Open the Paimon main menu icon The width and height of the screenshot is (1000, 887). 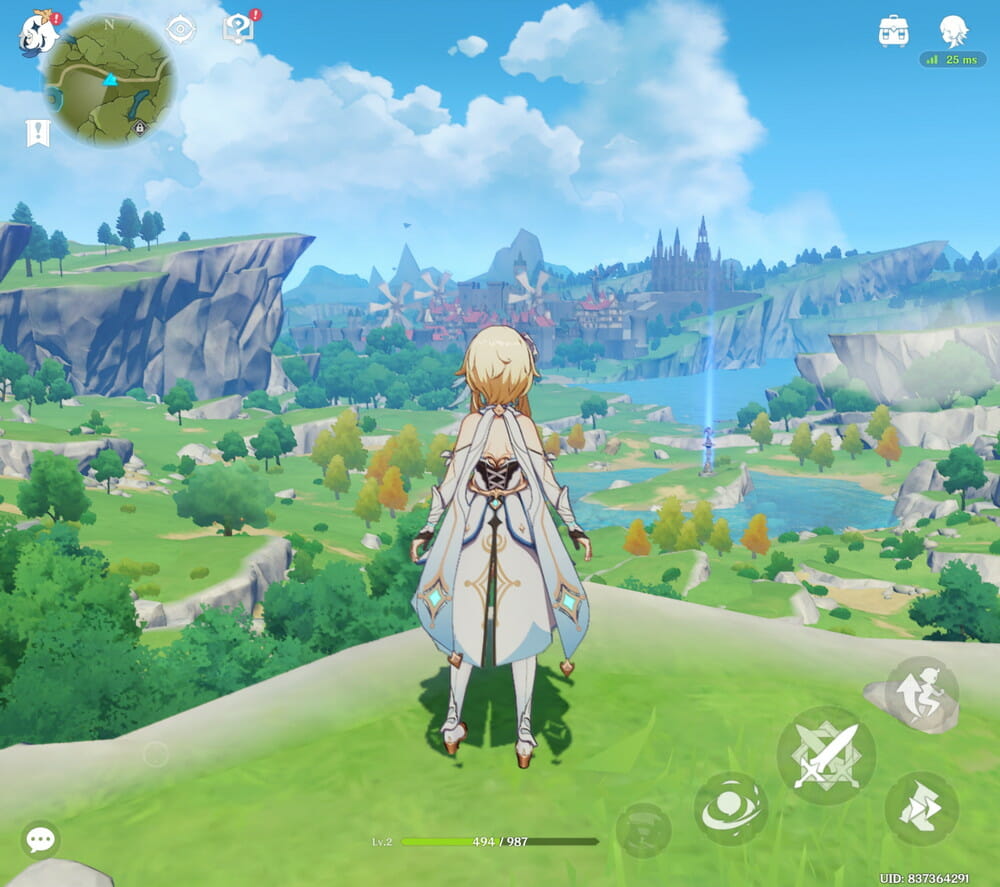pos(38,34)
